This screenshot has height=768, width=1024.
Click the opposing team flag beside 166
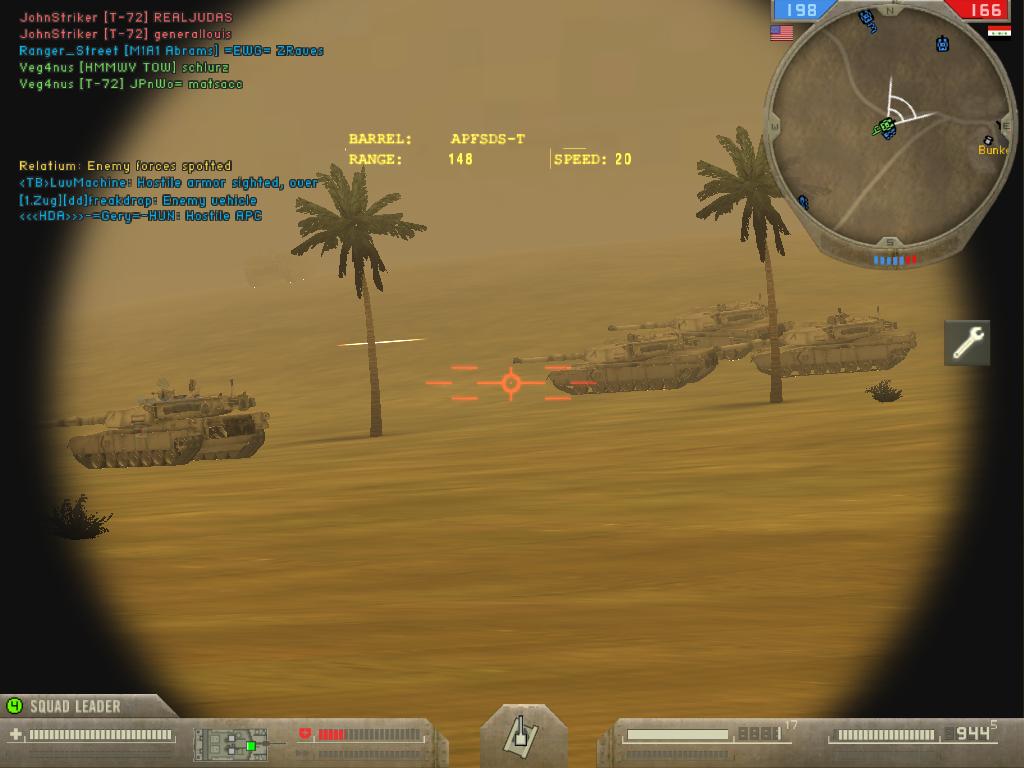(998, 32)
